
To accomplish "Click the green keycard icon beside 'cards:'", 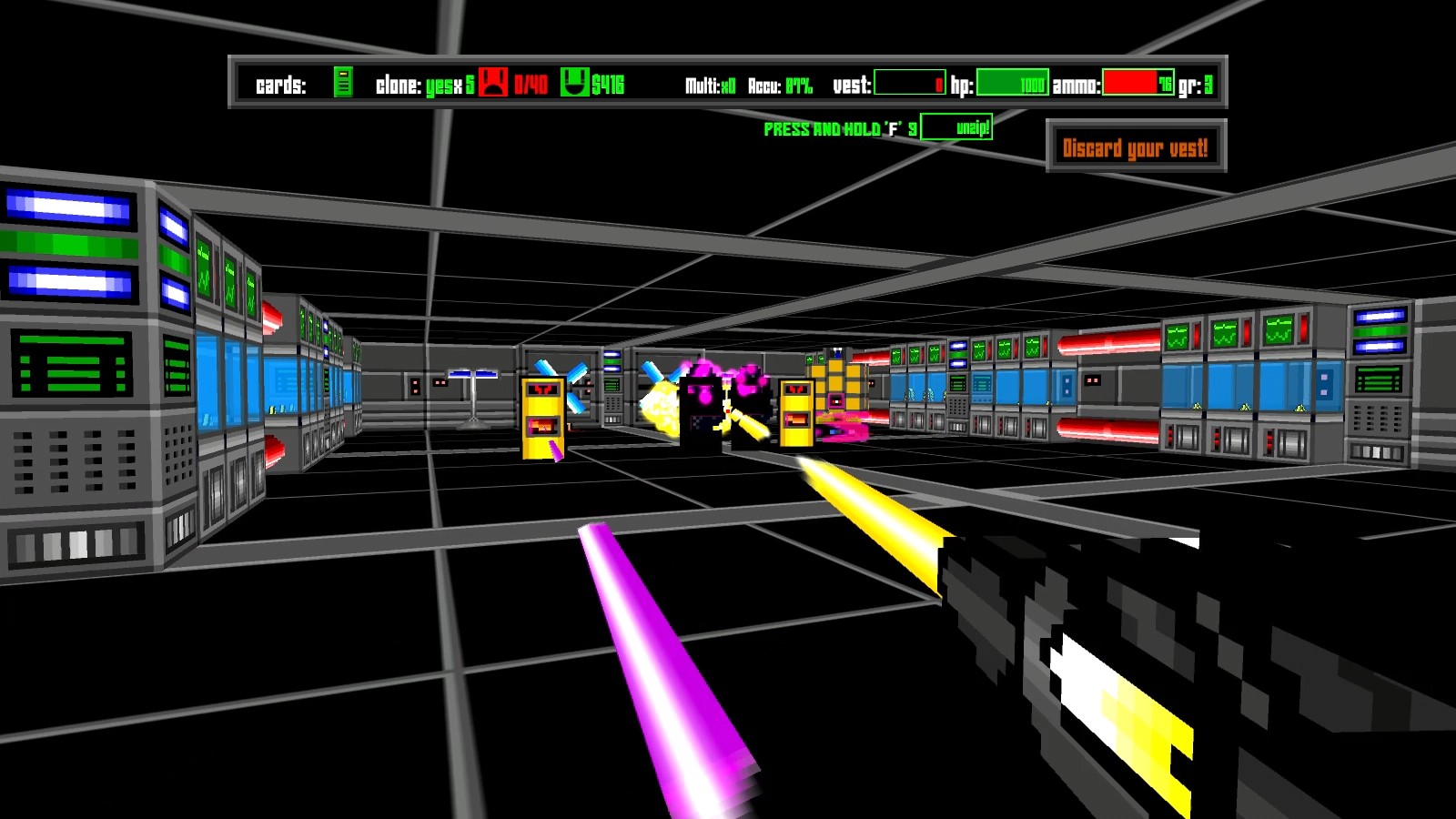I will click(344, 83).
